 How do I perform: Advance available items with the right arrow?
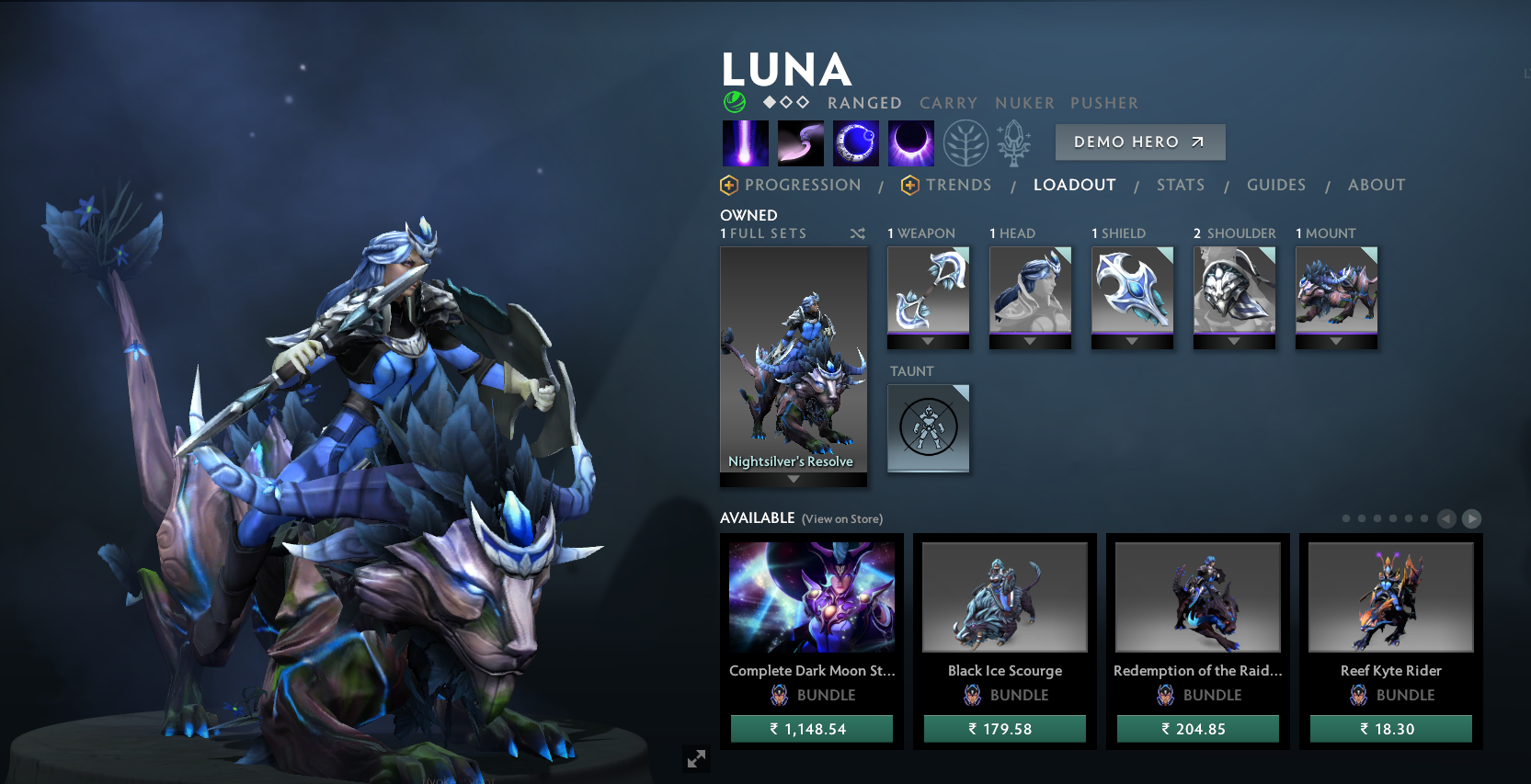[x=1473, y=518]
